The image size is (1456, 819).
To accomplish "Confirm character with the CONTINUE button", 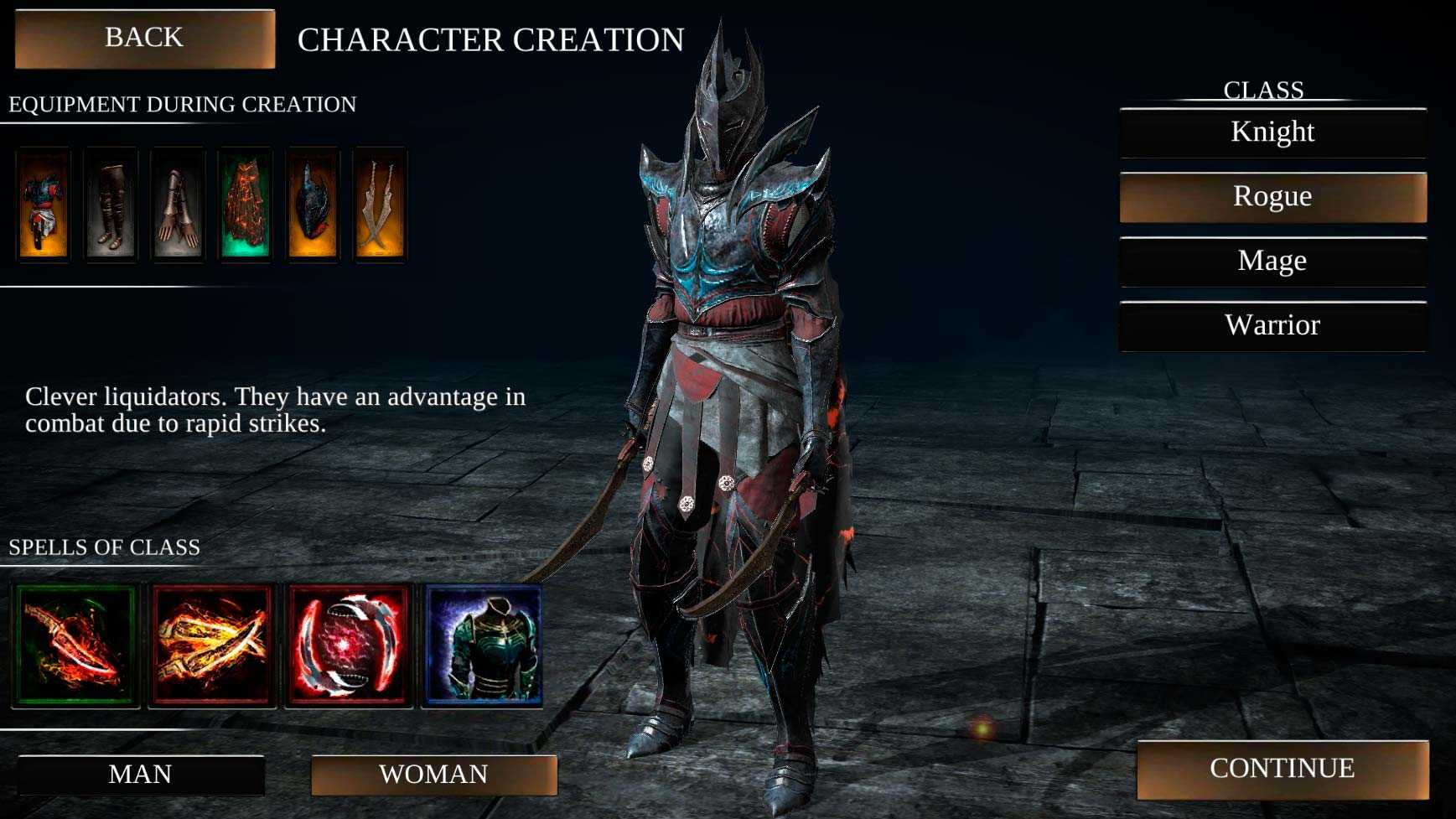I will [1282, 769].
